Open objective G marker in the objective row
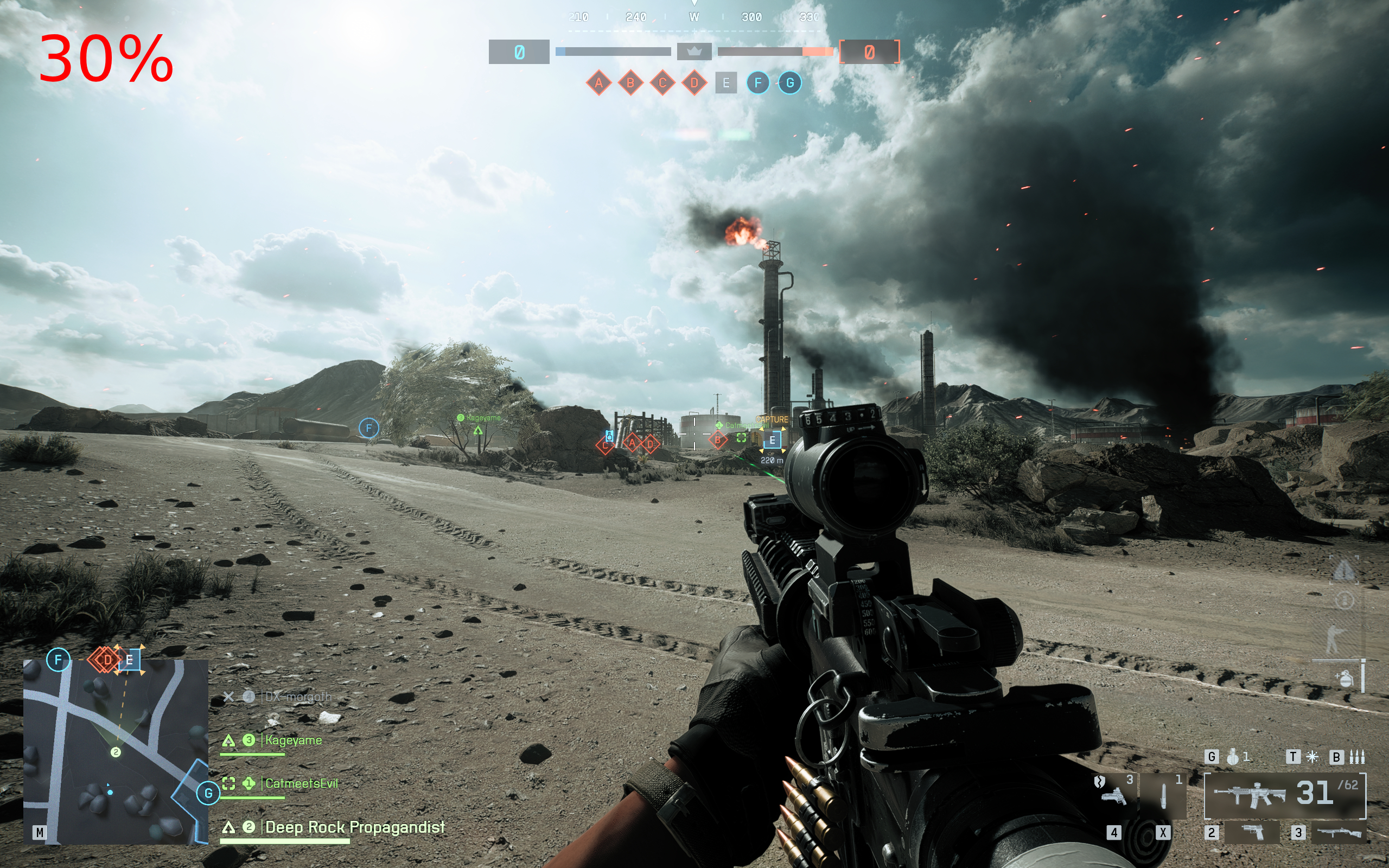Screen dimensions: 1389x868 pyautogui.click(x=790, y=82)
